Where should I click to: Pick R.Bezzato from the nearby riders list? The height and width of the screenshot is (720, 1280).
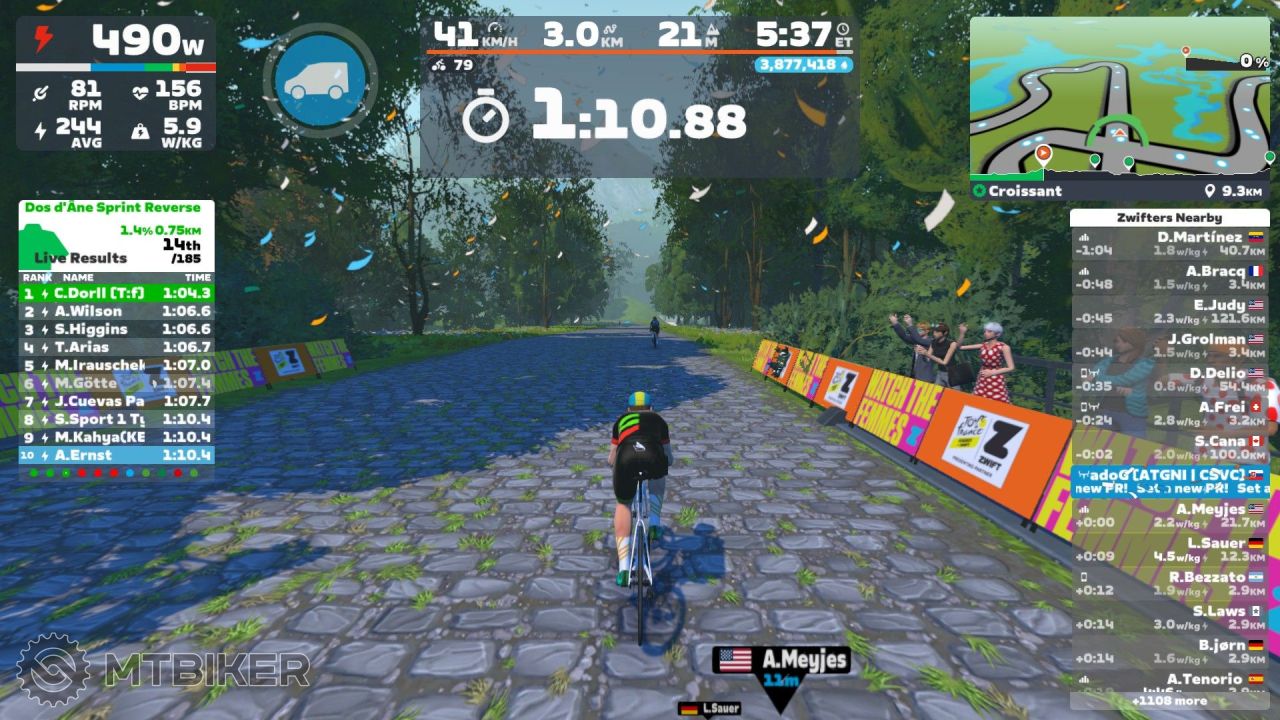tap(1169, 584)
